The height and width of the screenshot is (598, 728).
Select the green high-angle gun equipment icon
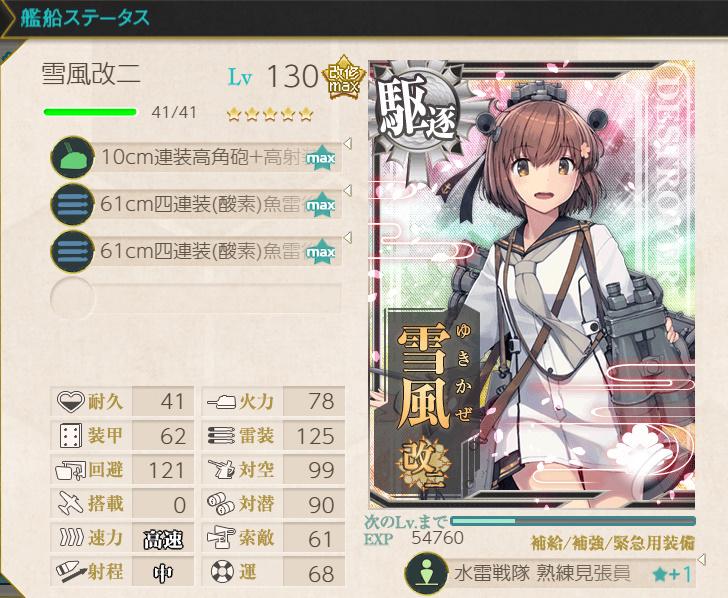[71, 158]
